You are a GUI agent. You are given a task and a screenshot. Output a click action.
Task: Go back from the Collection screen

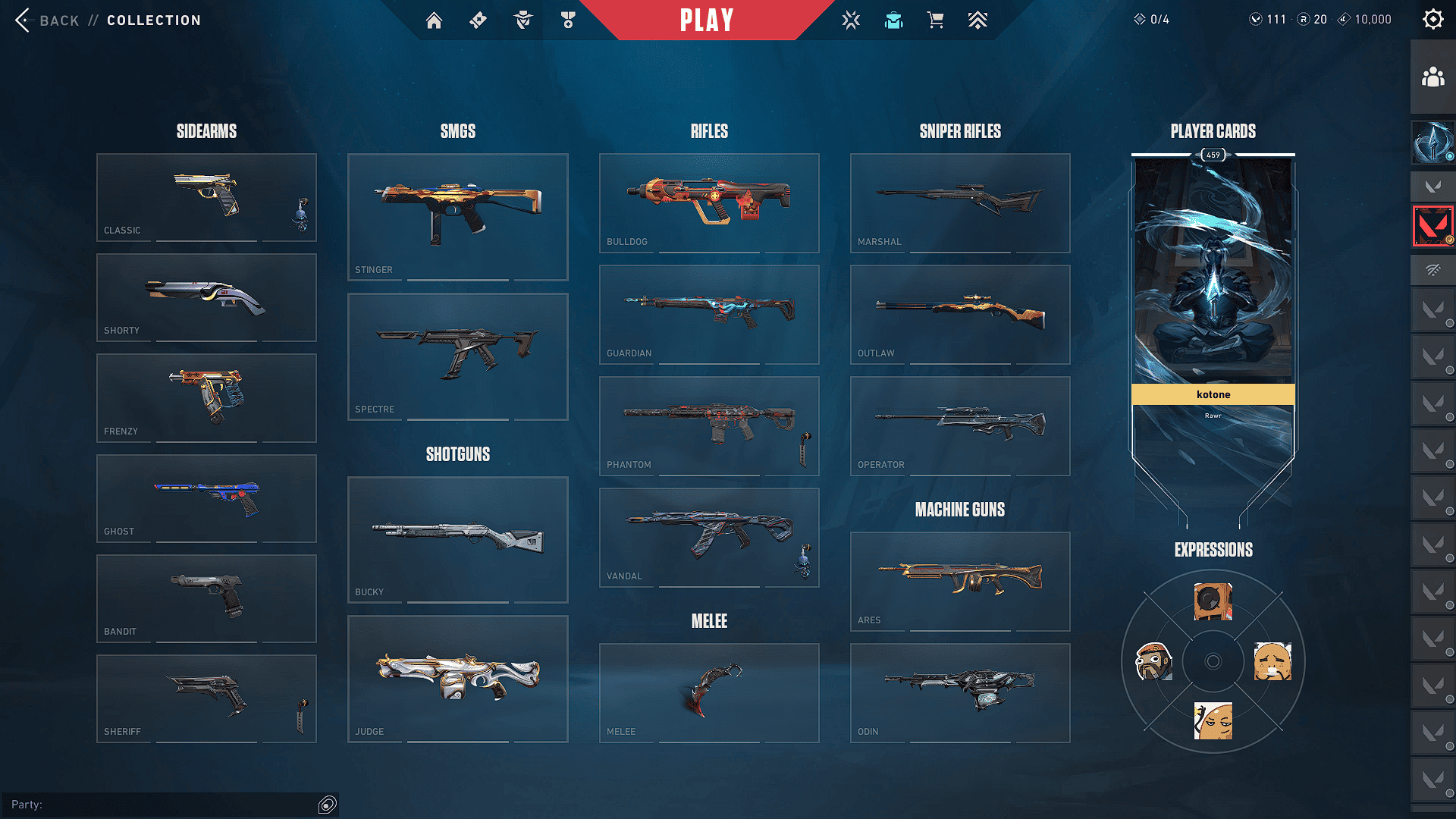[x=47, y=20]
